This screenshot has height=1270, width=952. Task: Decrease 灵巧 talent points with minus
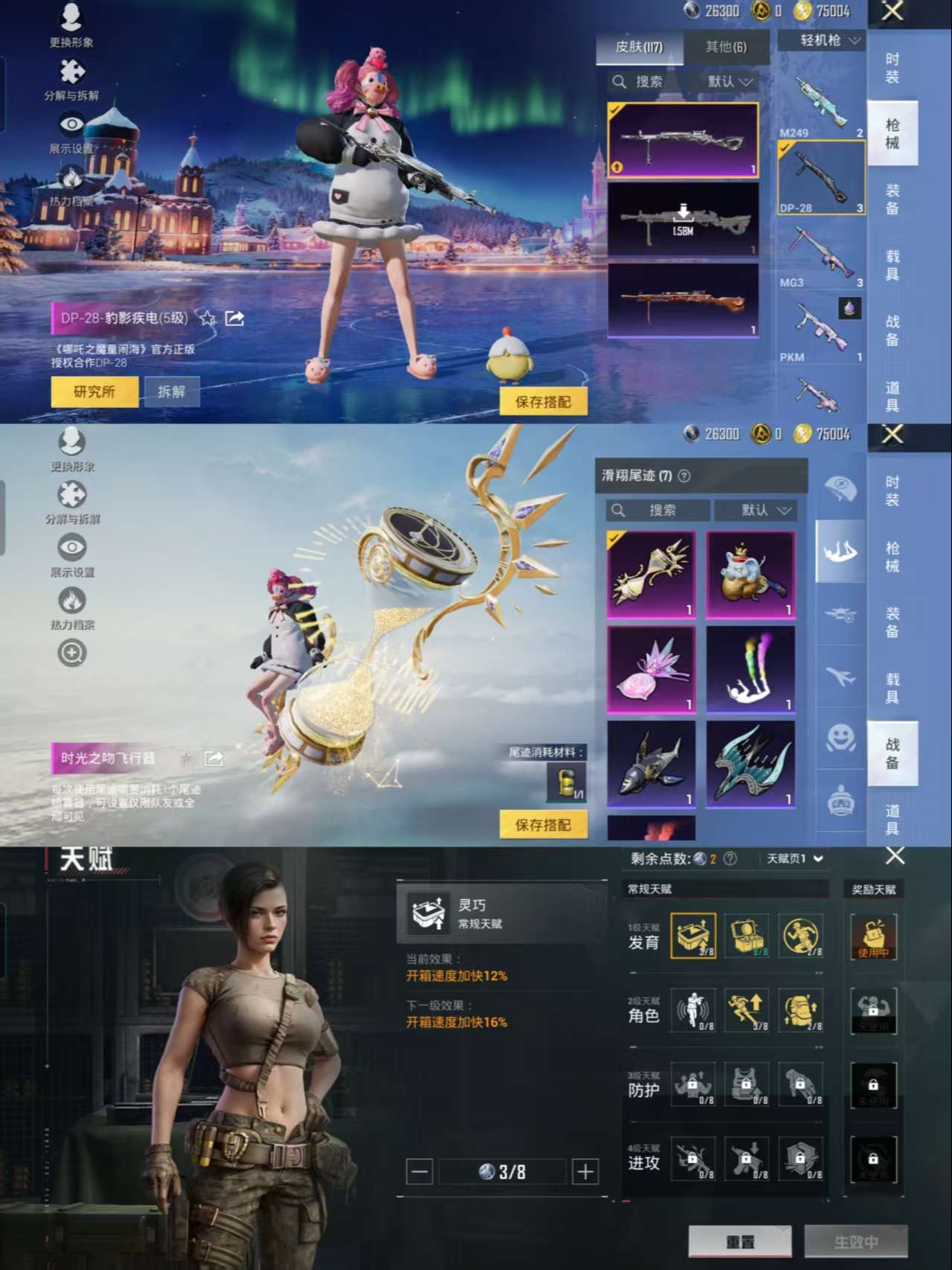coord(420,1172)
